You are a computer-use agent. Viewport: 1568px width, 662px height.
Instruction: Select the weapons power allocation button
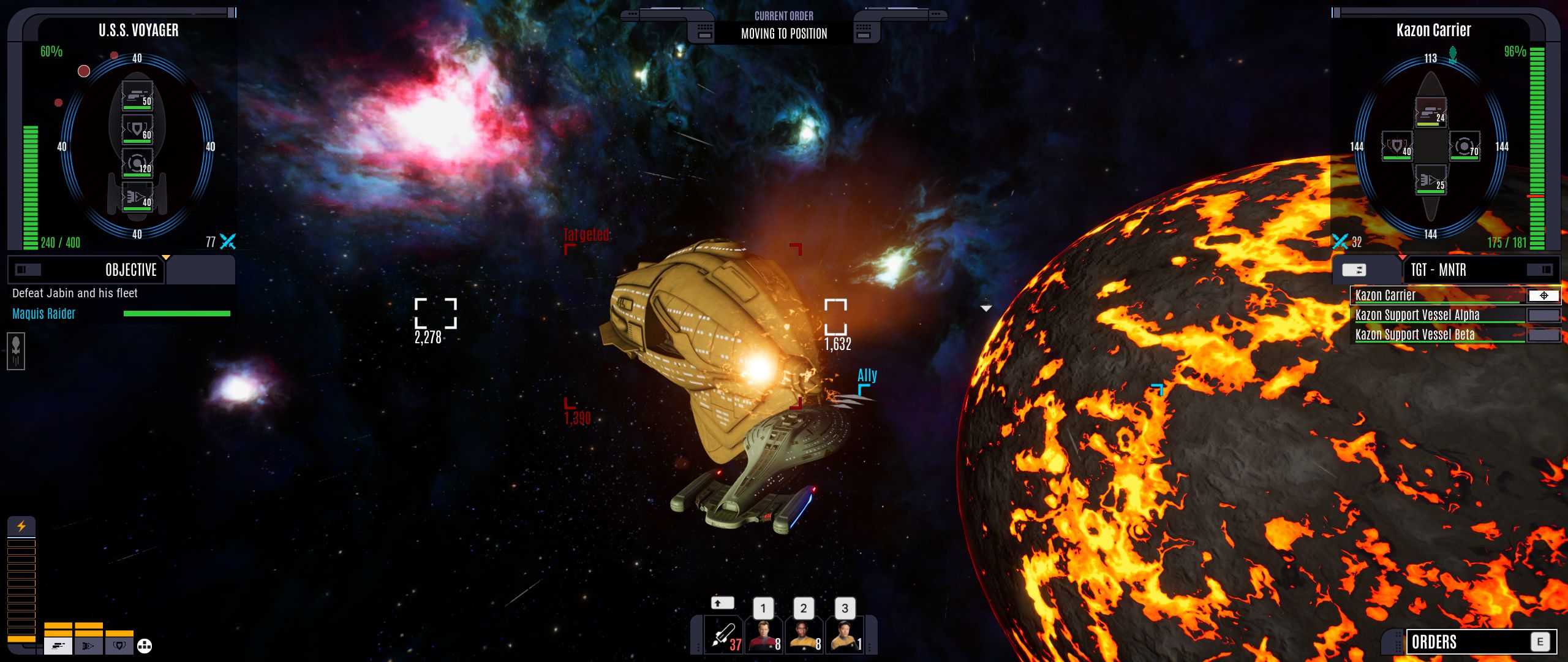pos(58,645)
